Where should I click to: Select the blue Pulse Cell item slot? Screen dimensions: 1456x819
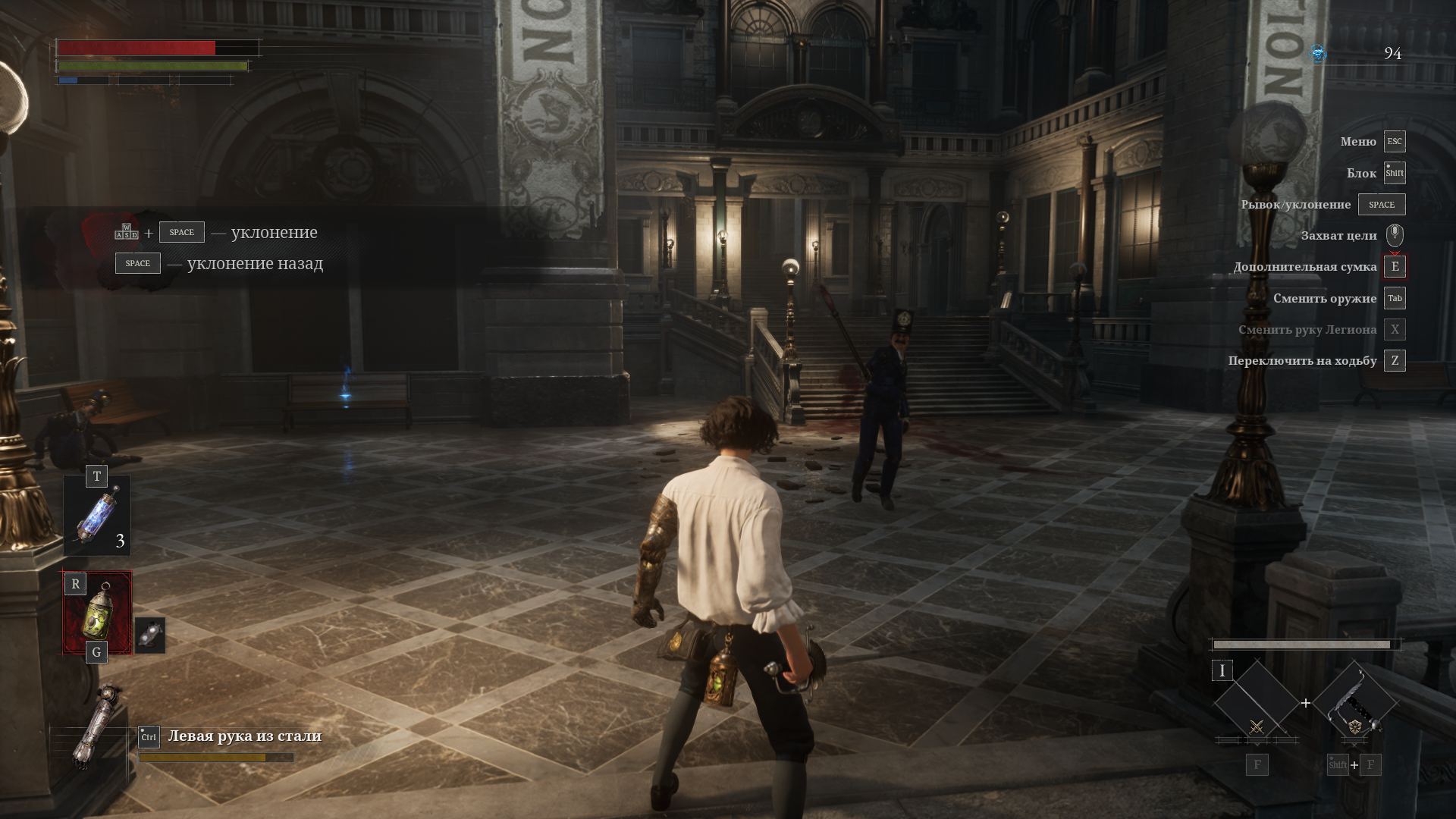98,516
